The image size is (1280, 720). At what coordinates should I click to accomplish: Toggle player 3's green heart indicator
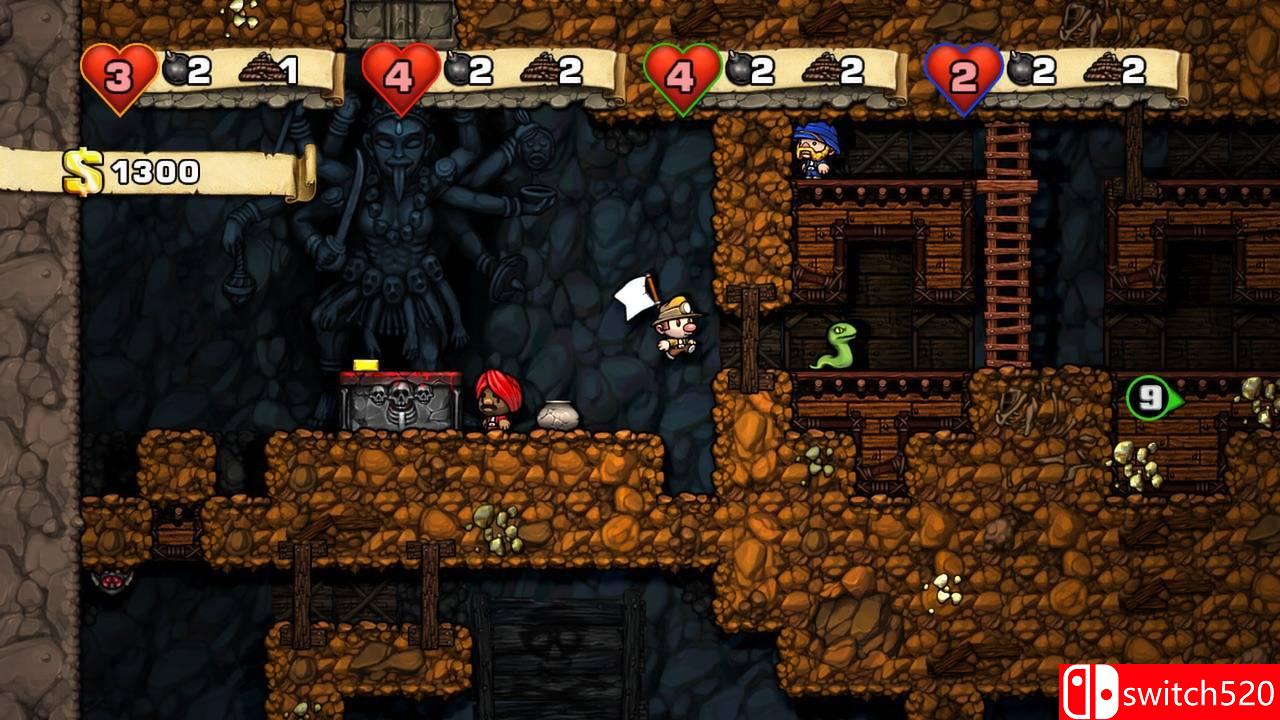pyautogui.click(x=681, y=70)
